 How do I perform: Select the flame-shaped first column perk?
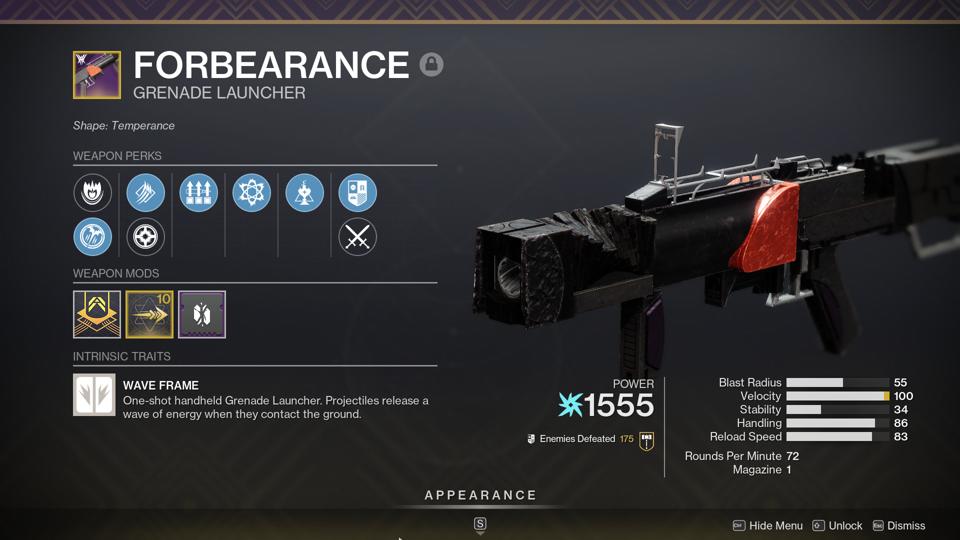point(93,192)
